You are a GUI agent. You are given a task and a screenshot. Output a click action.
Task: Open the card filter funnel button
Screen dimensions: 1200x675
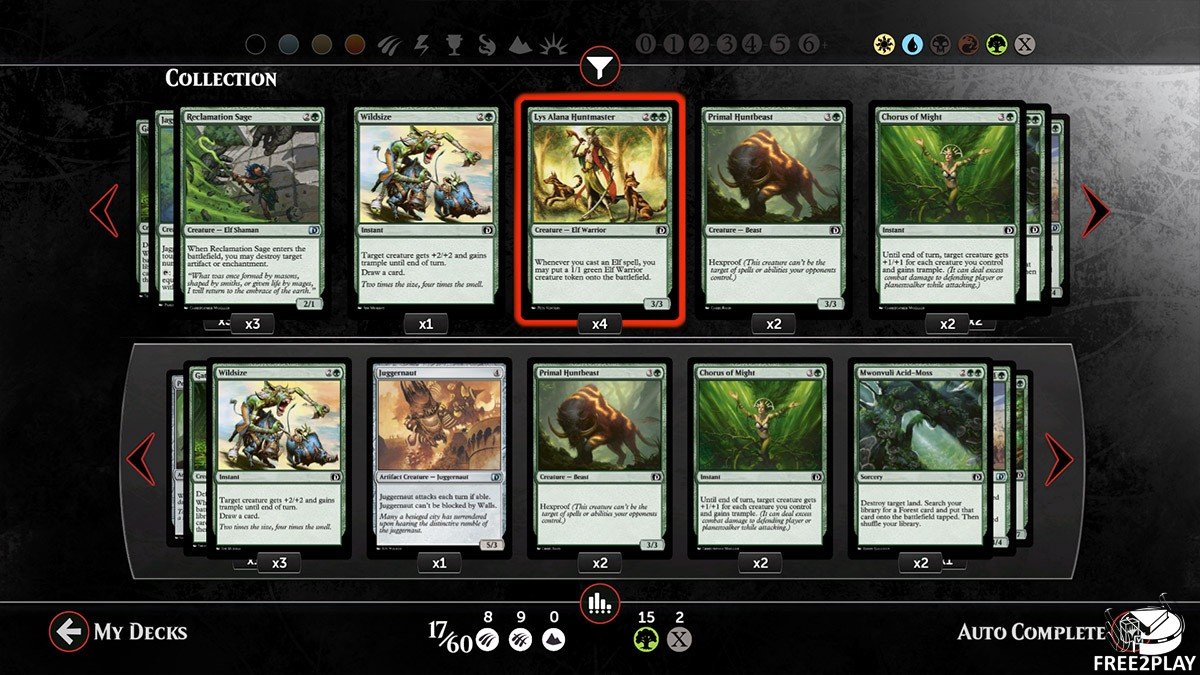pos(599,67)
